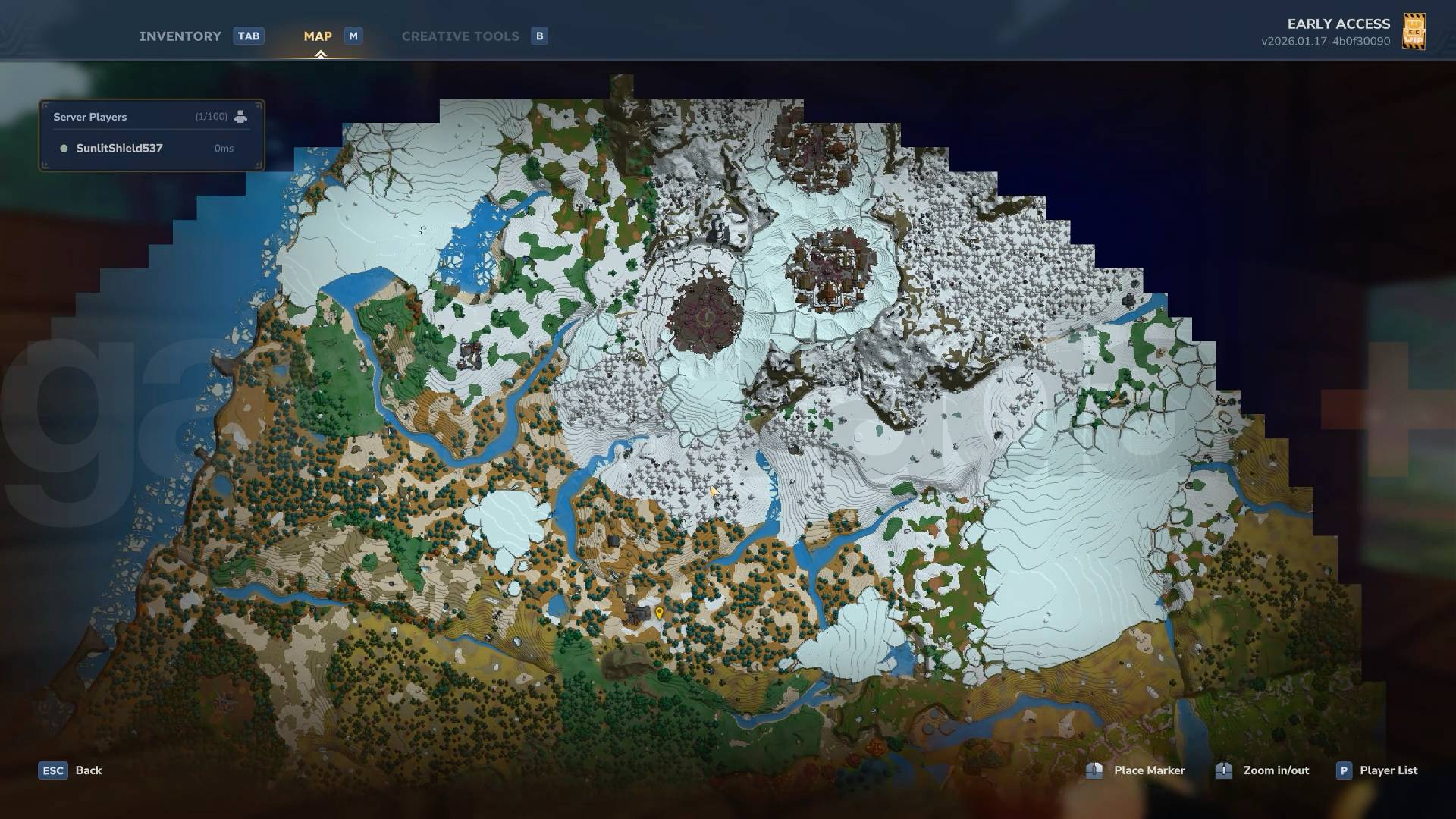
Task: Select the 0ms ping readout
Action: click(224, 149)
